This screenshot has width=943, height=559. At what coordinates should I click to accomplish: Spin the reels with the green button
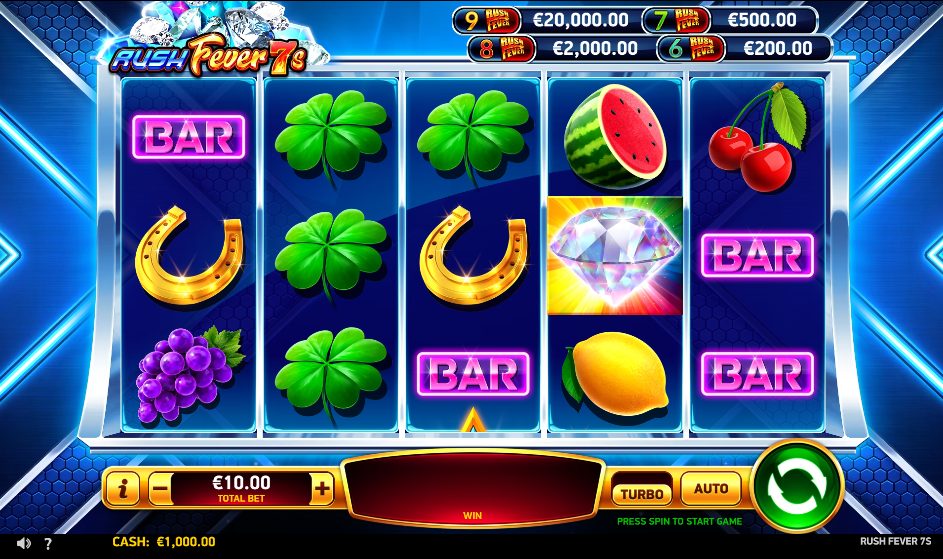[x=796, y=487]
